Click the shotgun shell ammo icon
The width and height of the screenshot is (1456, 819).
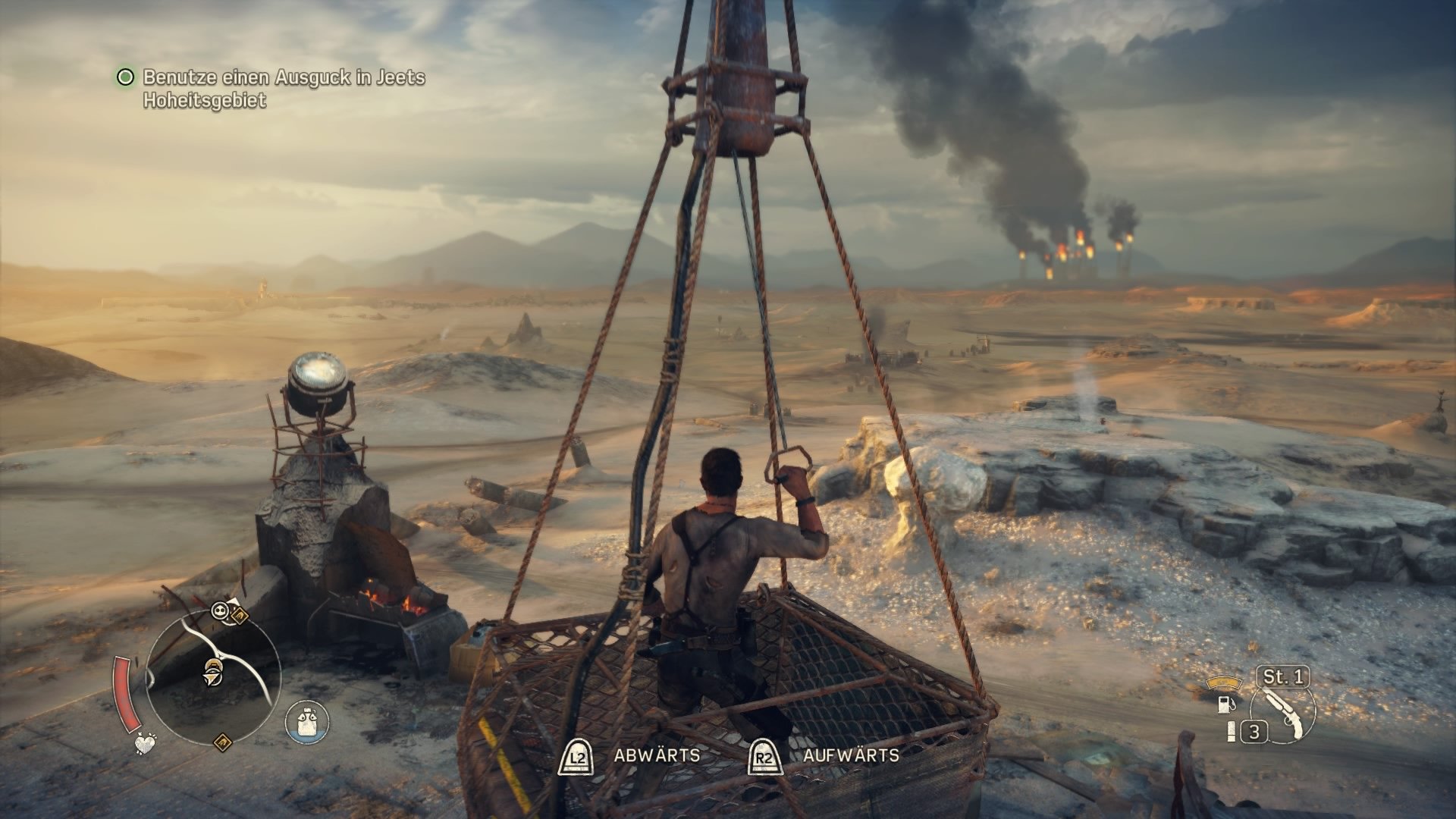[1232, 732]
